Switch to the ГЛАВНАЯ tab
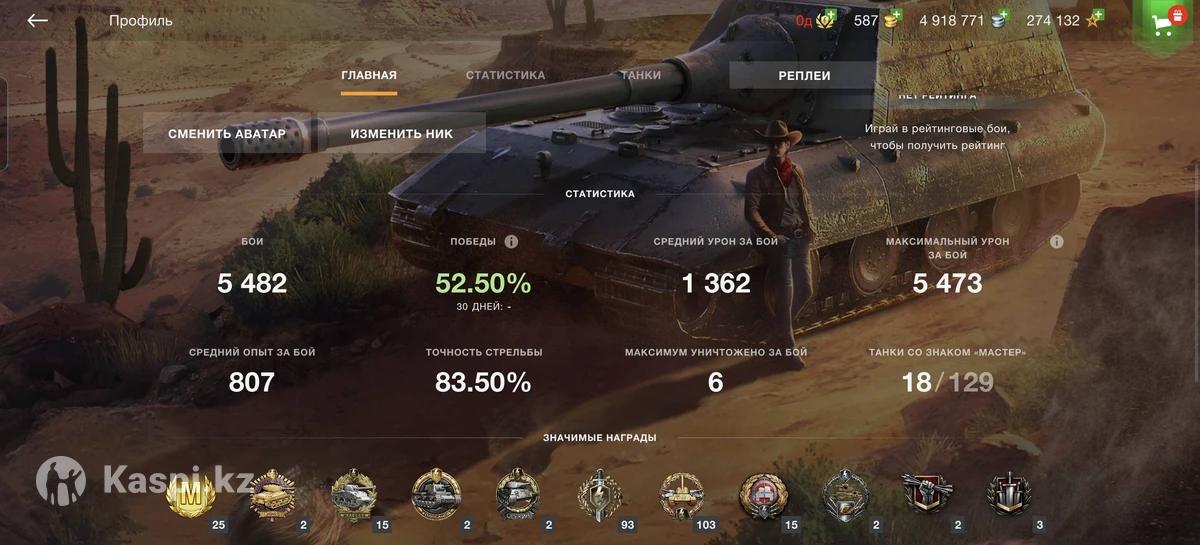 pyautogui.click(x=369, y=76)
